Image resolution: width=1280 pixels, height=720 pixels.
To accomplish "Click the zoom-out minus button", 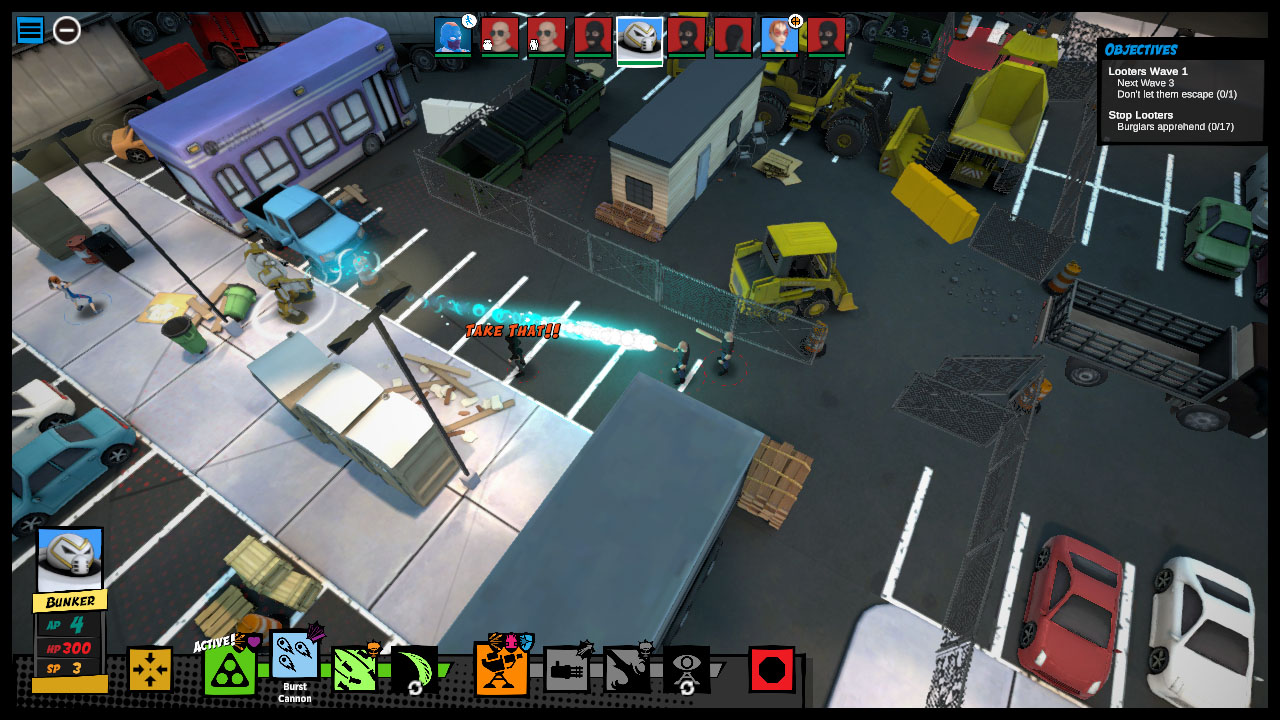I will coord(66,31).
